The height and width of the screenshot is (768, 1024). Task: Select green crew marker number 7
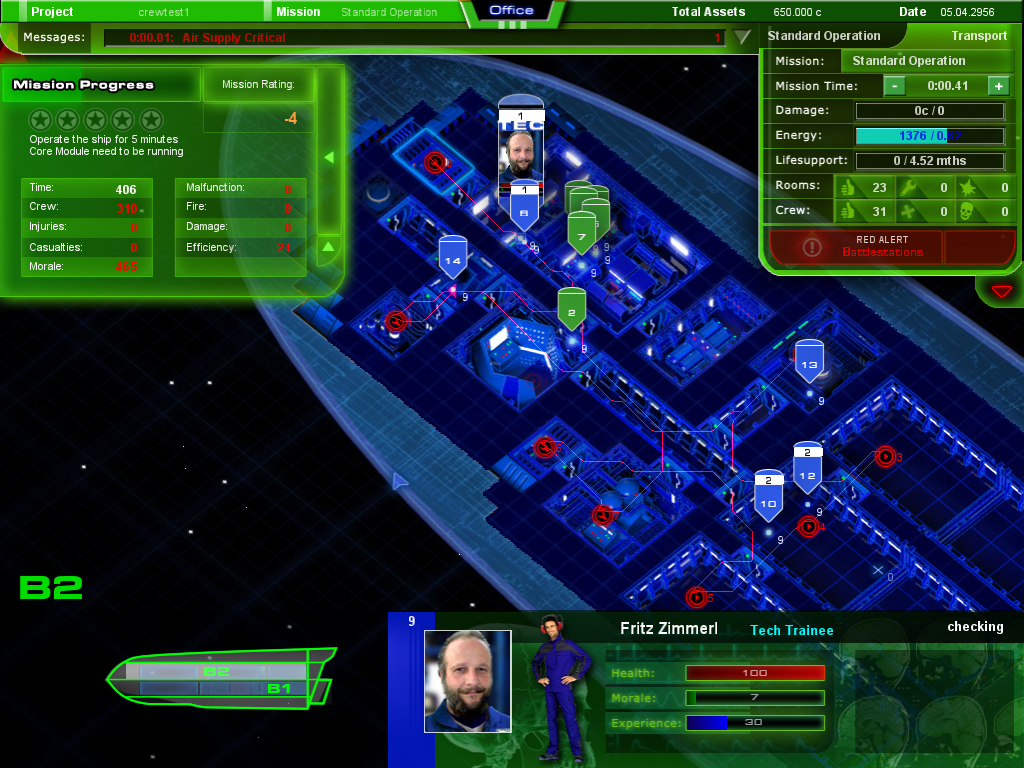coord(582,233)
